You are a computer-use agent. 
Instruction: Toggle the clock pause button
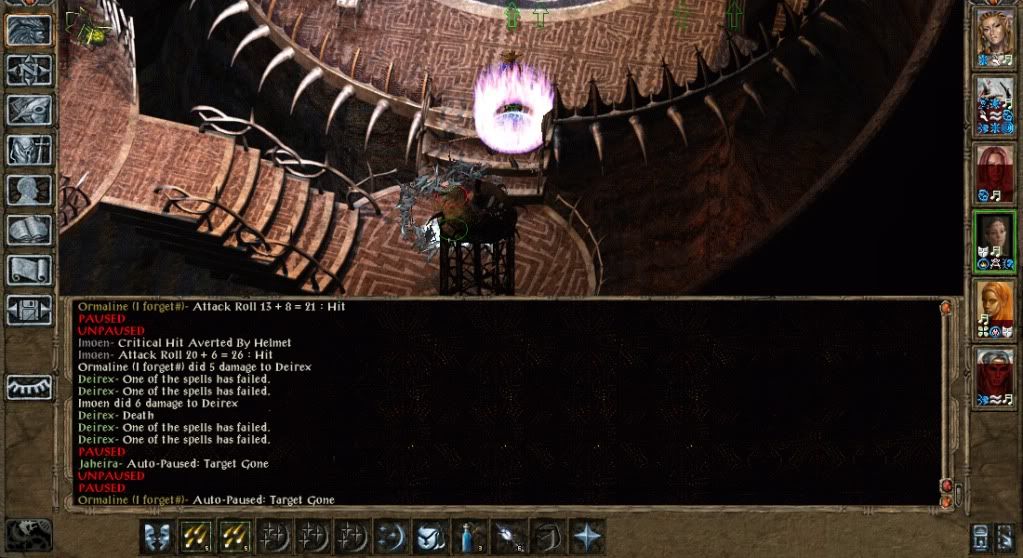[x=28, y=534]
